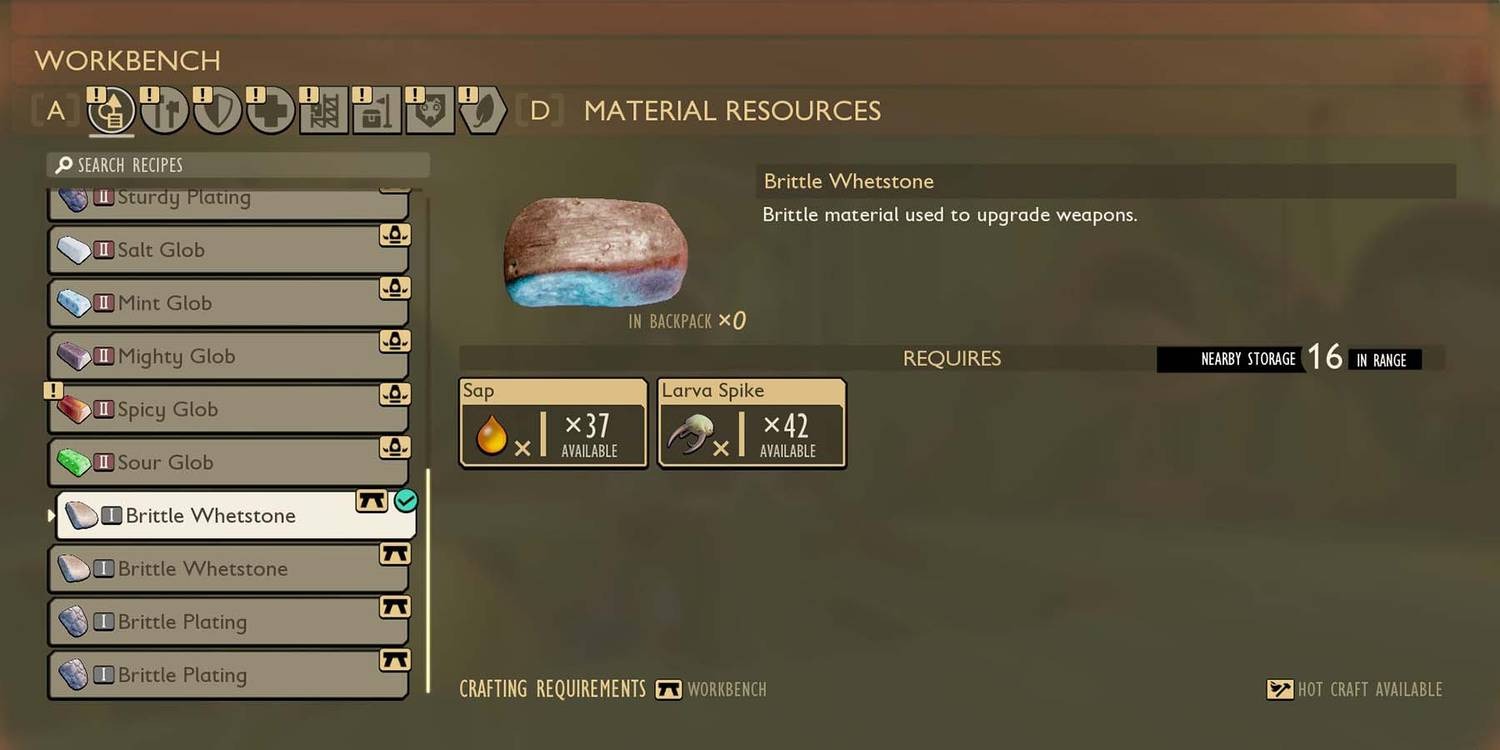Switch to the creature face shield tab
The image size is (1500, 750).
point(430,111)
